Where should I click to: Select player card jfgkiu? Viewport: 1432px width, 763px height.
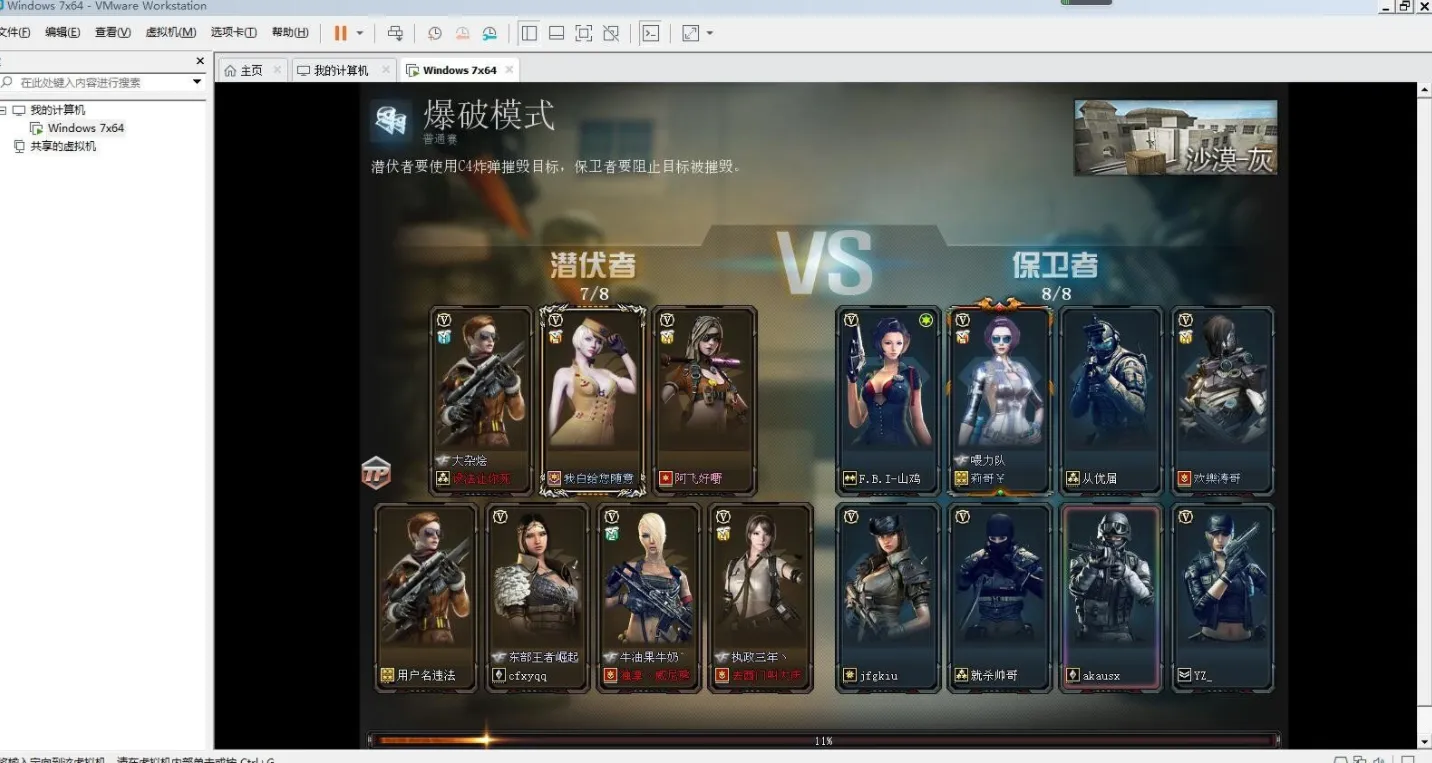pyautogui.click(x=888, y=595)
